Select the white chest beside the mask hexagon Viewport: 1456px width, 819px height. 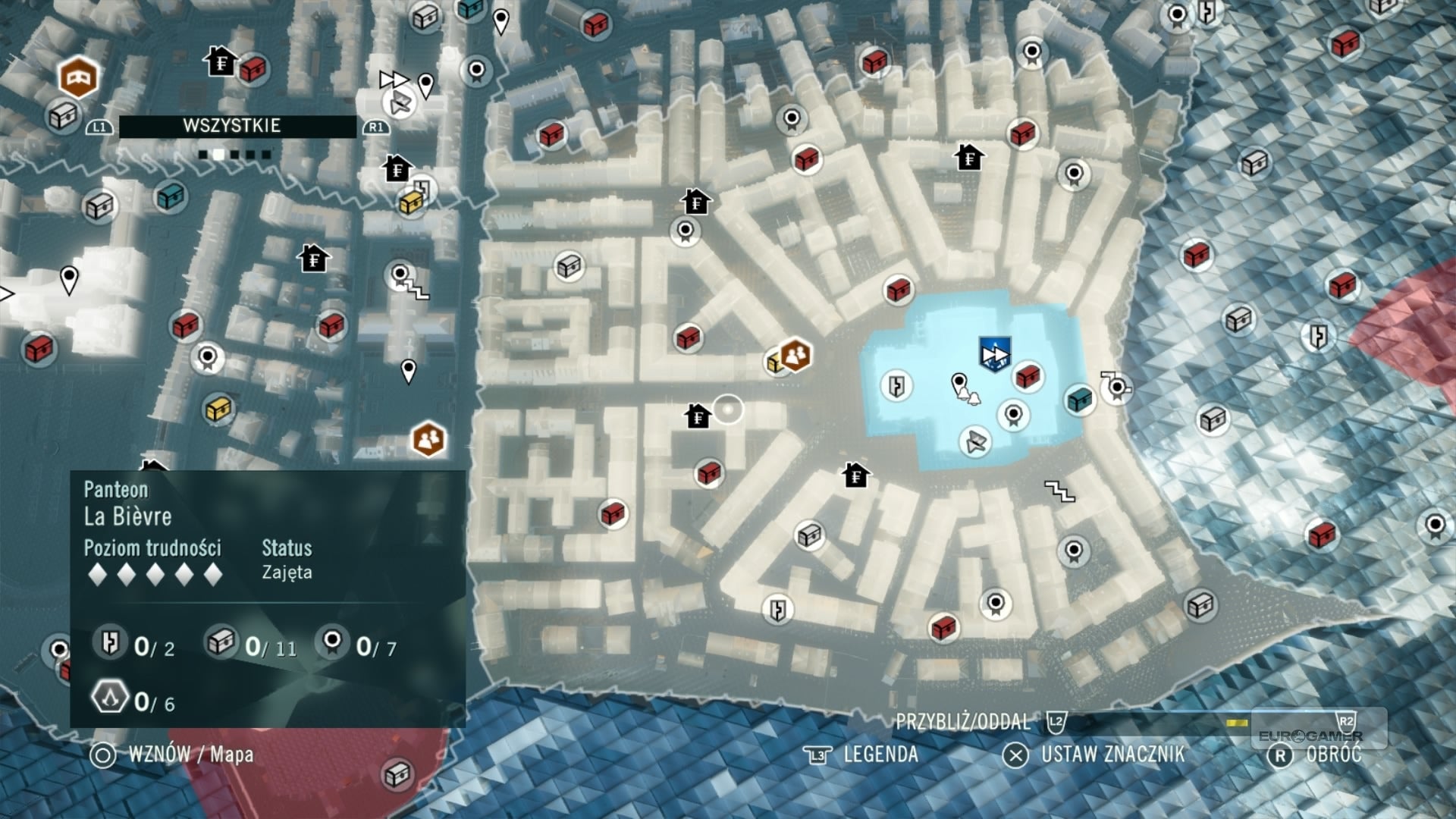(64, 116)
